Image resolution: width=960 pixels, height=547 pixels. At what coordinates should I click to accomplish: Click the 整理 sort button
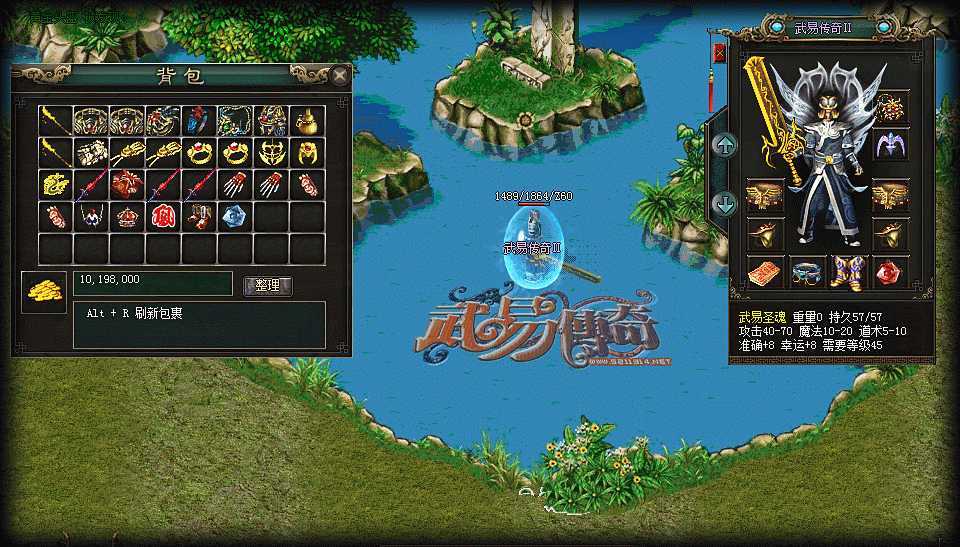268,286
